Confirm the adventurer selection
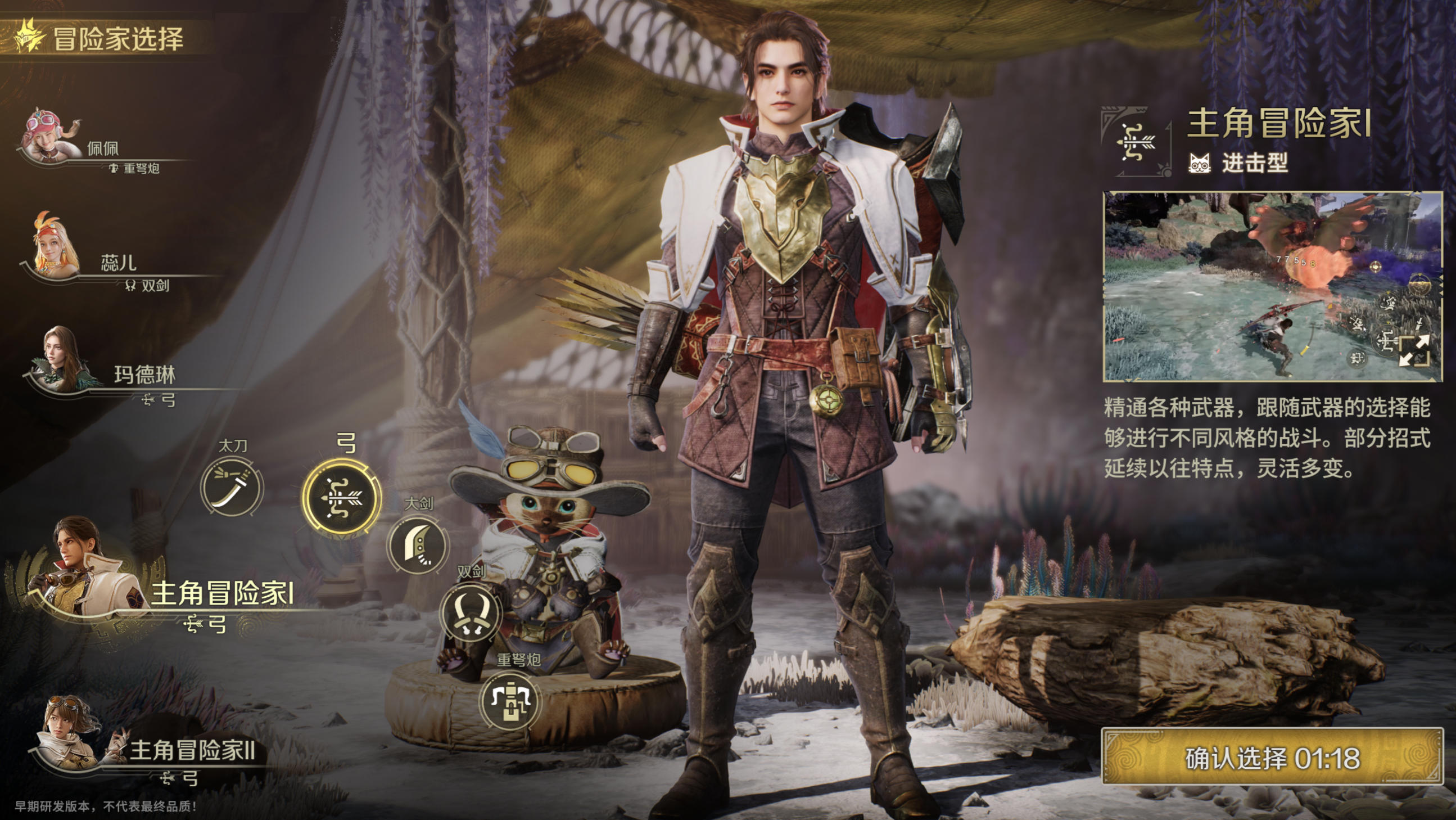 1272,758
